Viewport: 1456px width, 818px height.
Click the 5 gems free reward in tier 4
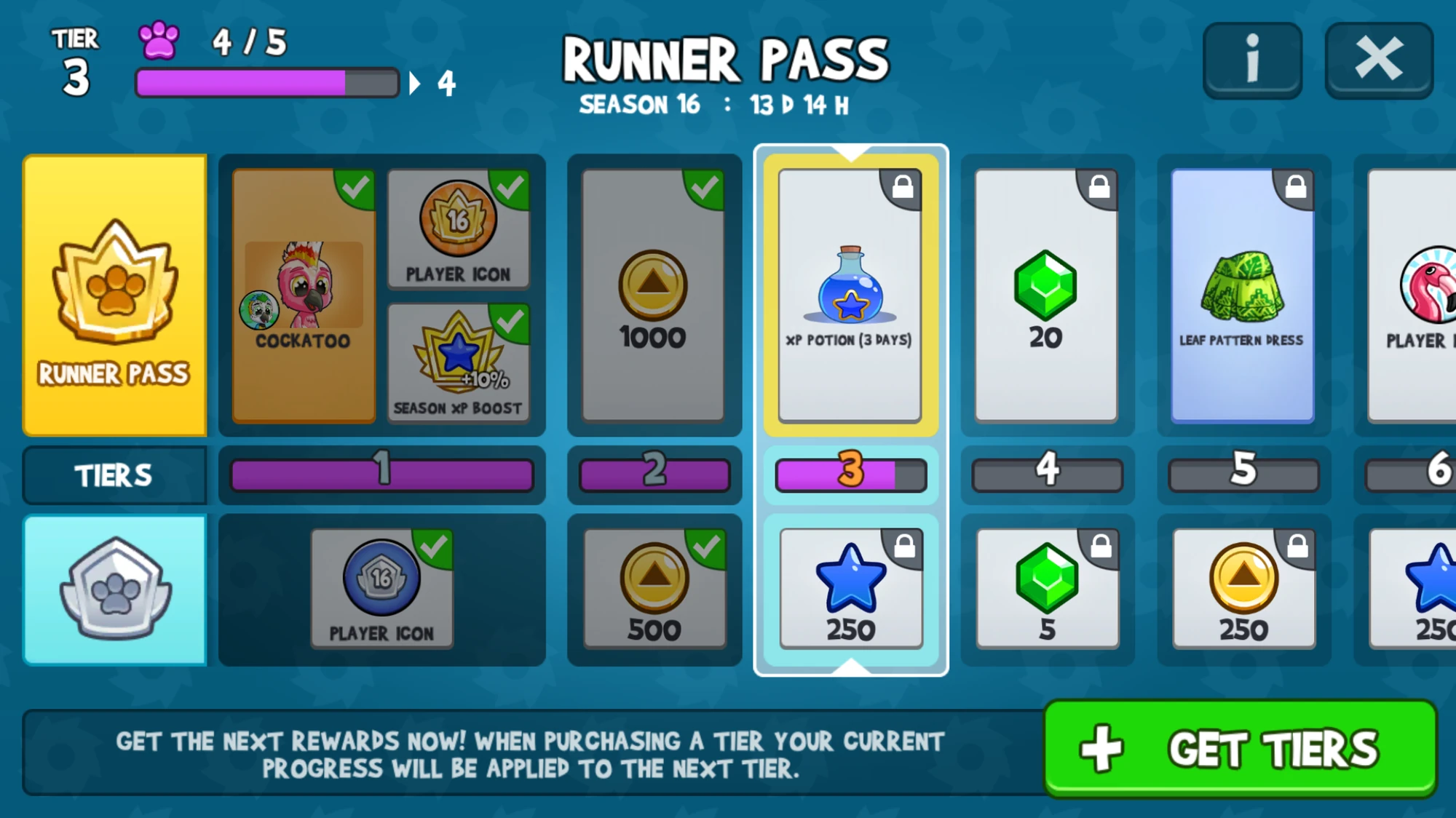click(x=1045, y=589)
